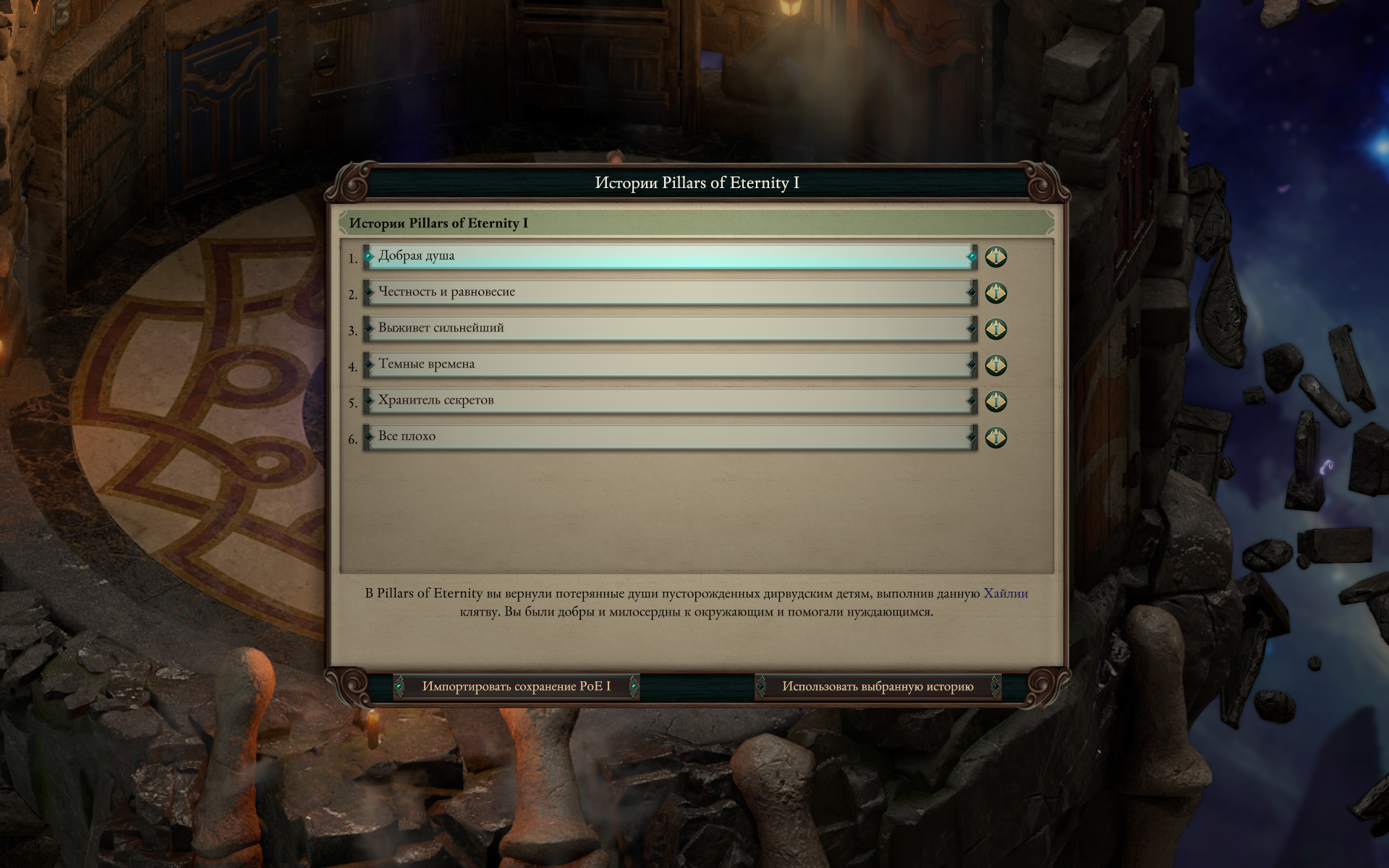
Task: Click "Импортировать сохранение PoE I" button
Action: pyautogui.click(x=516, y=686)
